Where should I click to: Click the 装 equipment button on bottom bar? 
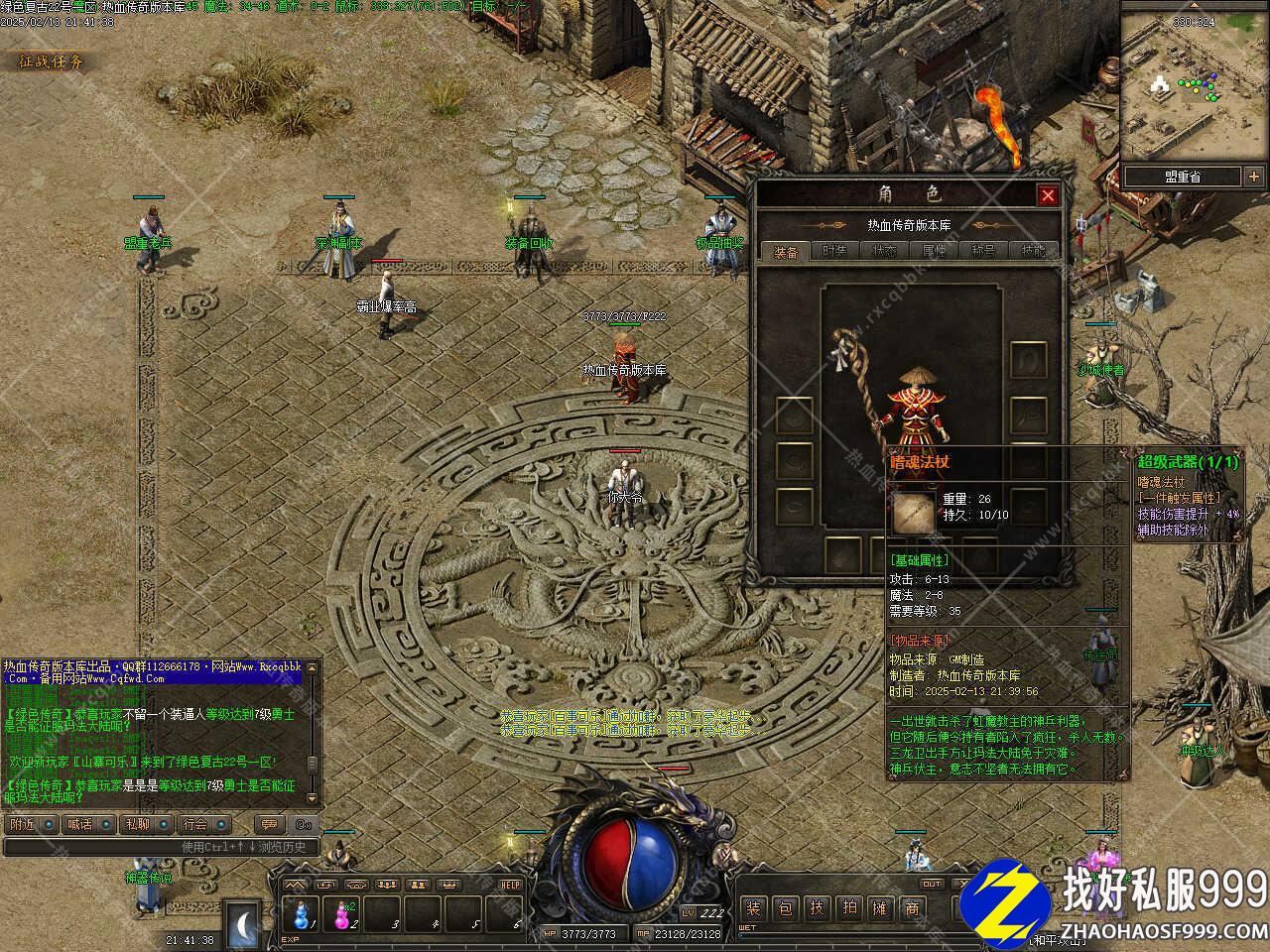(753, 906)
